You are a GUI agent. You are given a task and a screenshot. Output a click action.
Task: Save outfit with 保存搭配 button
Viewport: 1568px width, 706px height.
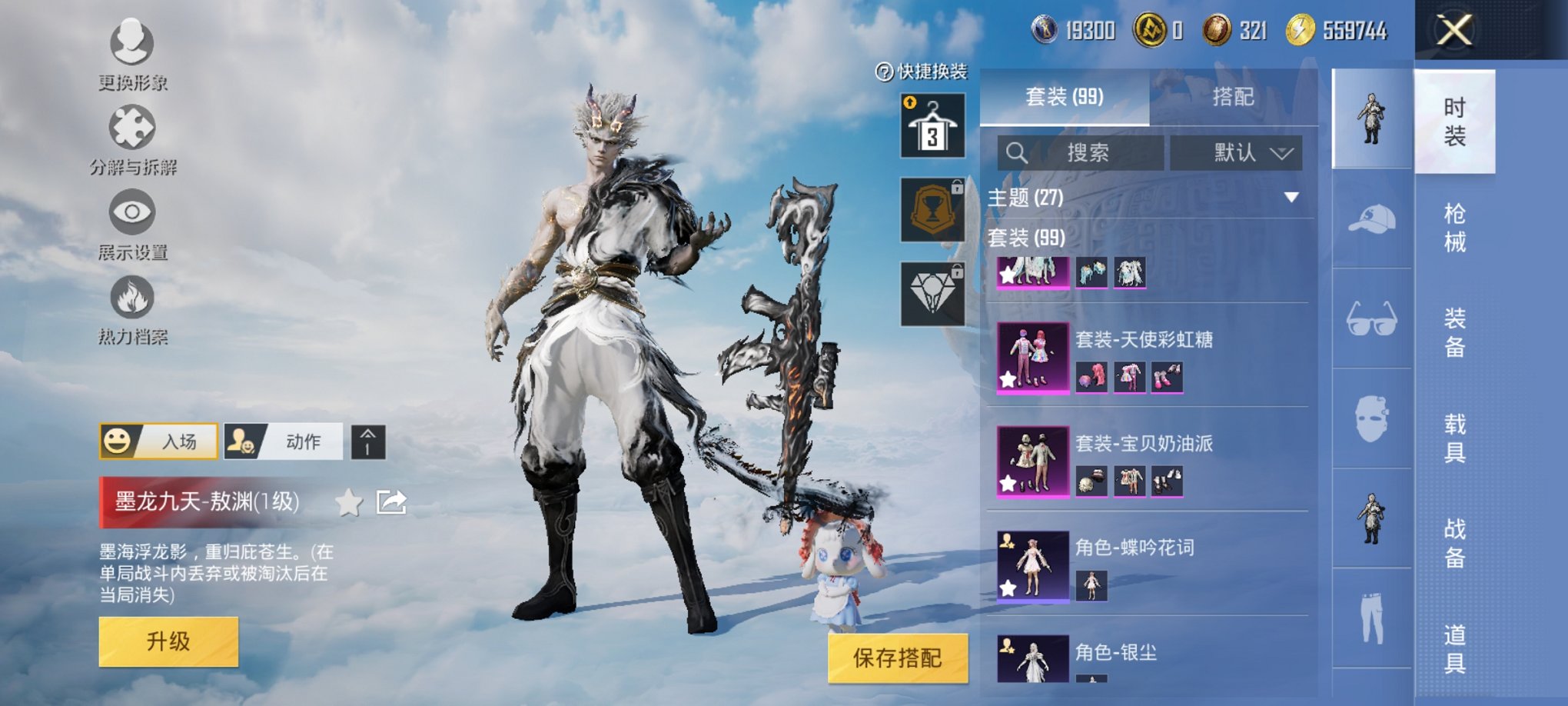coord(897,658)
